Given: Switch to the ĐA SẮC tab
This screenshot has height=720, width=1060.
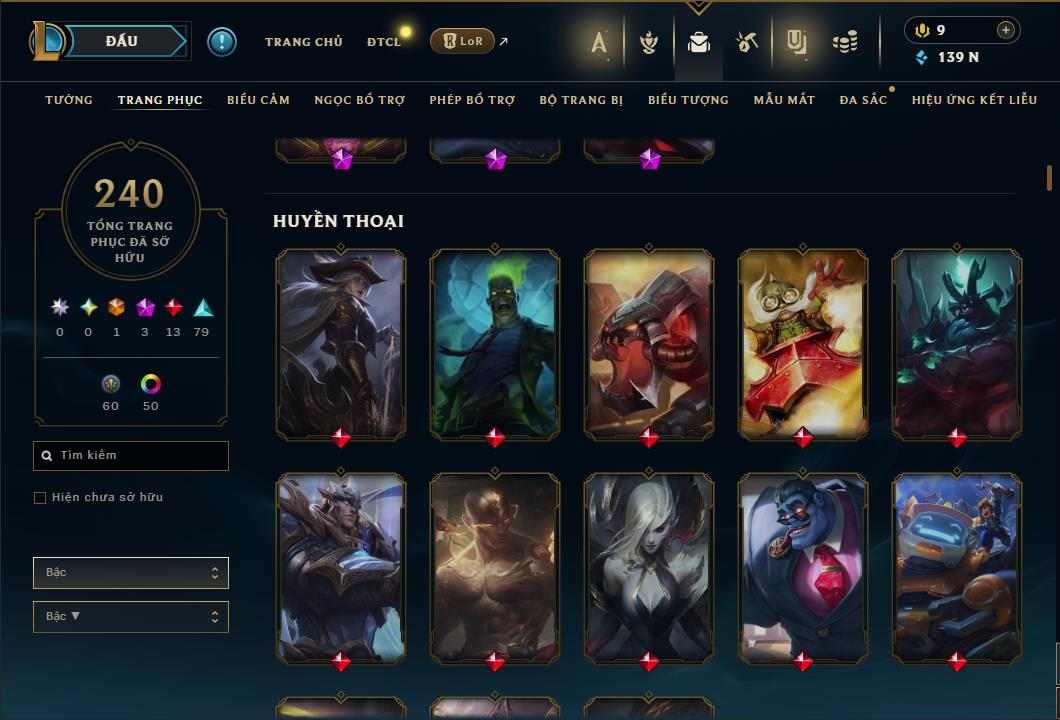Looking at the screenshot, I should point(863,100).
